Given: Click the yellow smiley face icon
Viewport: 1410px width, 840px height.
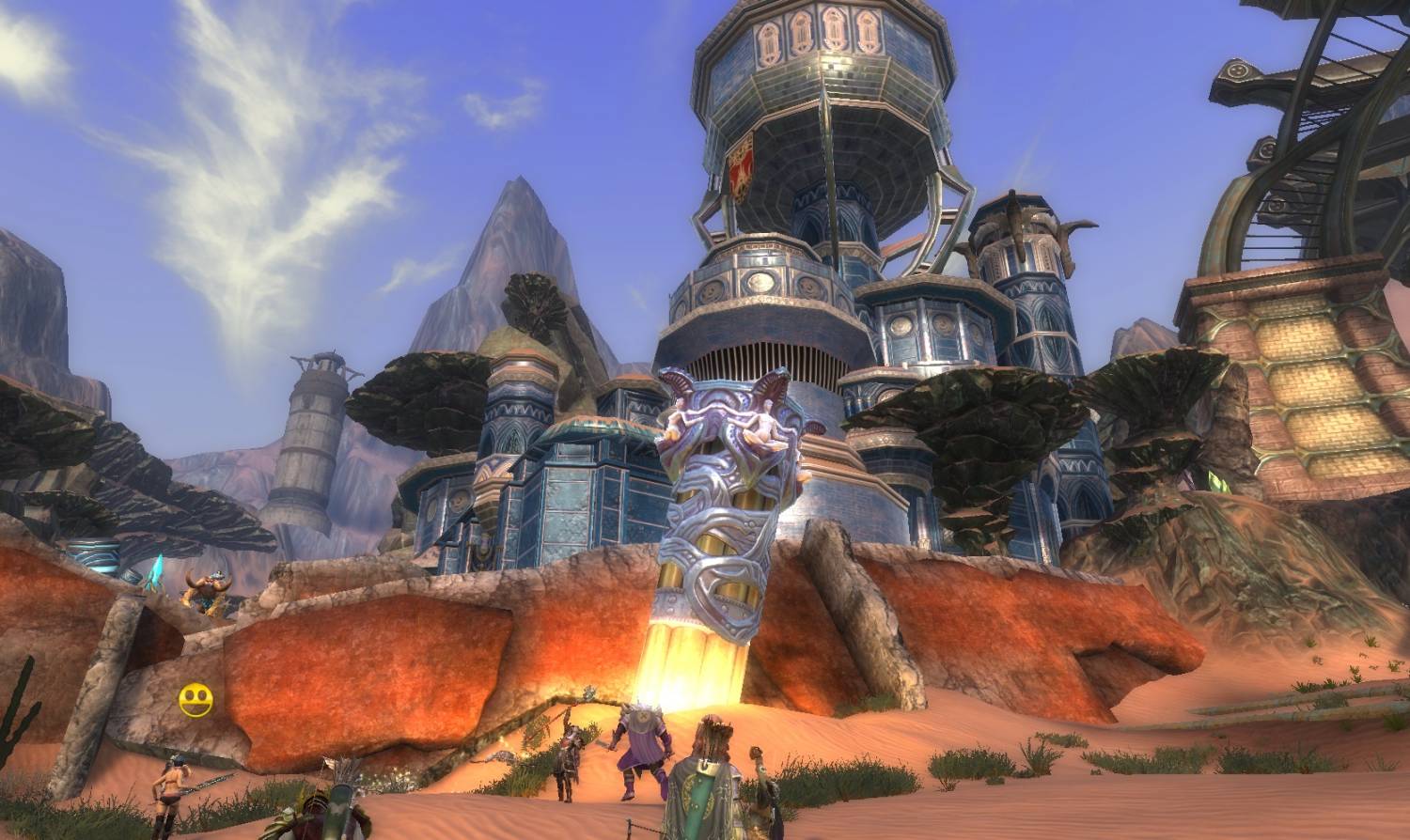Looking at the screenshot, I should [196, 701].
